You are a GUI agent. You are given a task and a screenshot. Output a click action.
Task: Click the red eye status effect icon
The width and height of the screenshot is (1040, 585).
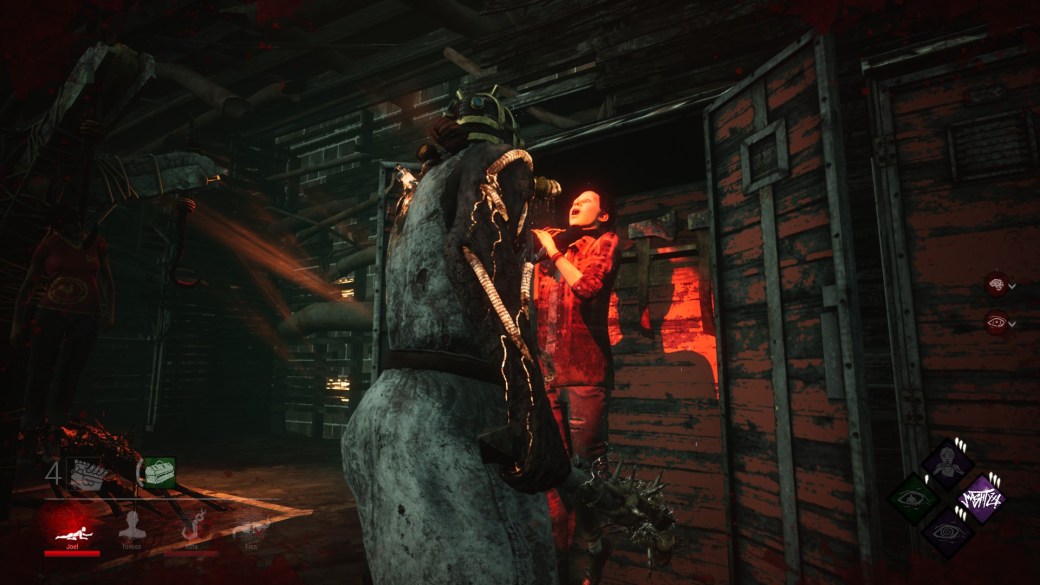[996, 321]
